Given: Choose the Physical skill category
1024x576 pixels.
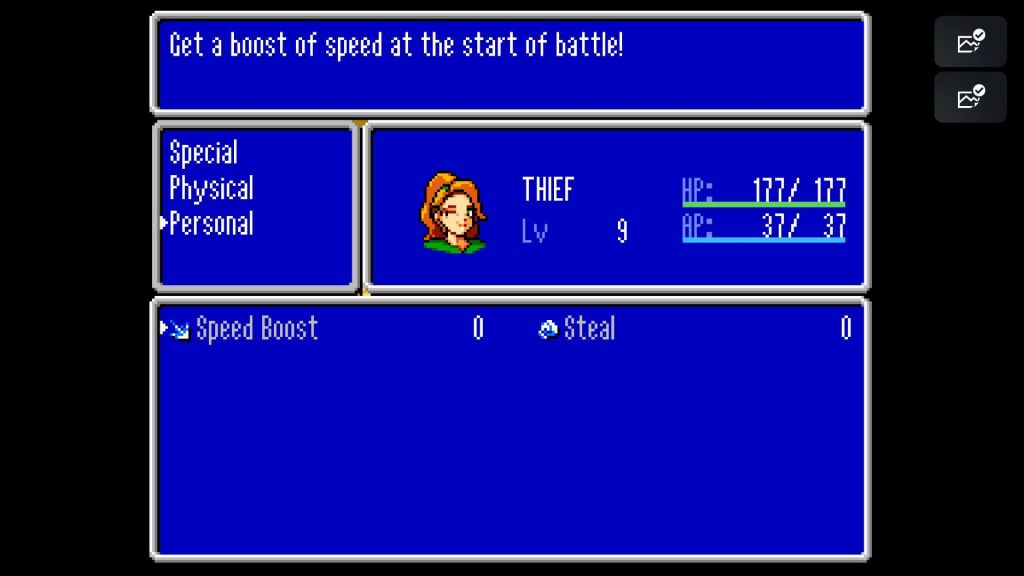Looking at the screenshot, I should (211, 188).
